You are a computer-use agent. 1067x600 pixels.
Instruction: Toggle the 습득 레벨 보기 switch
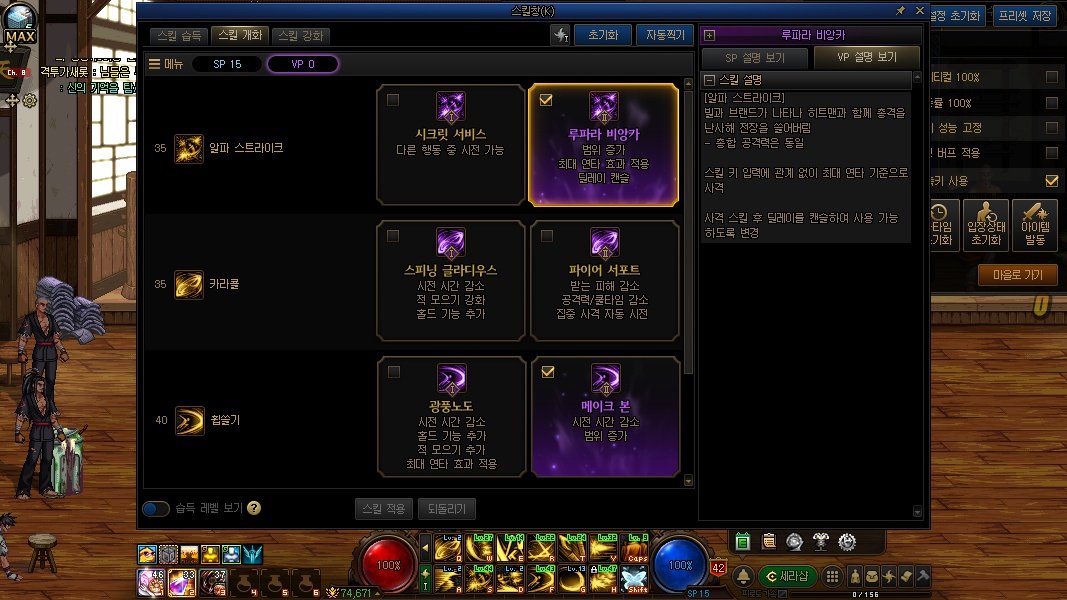(x=156, y=509)
